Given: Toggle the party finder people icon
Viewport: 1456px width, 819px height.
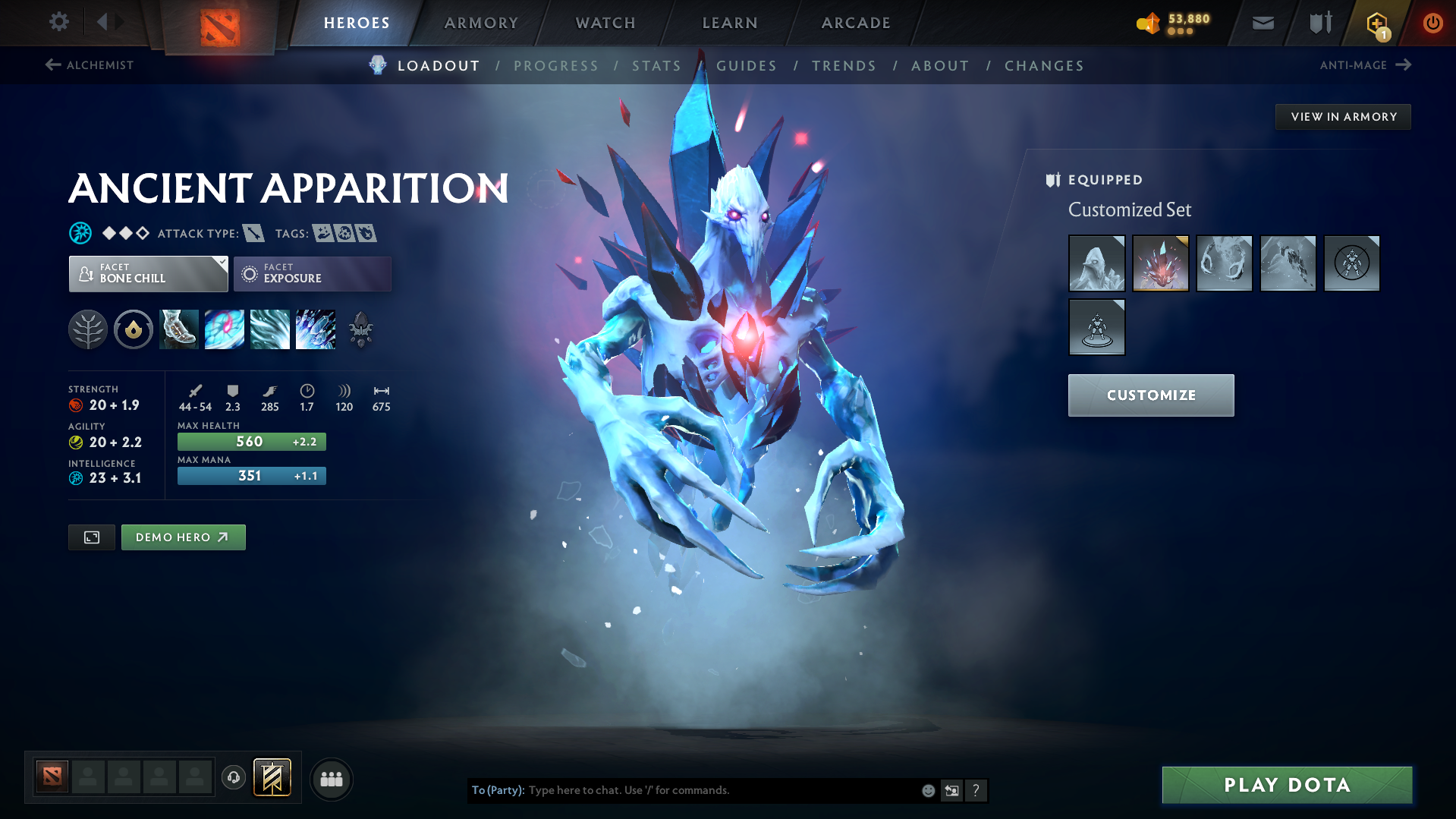Looking at the screenshot, I should tap(332, 779).
